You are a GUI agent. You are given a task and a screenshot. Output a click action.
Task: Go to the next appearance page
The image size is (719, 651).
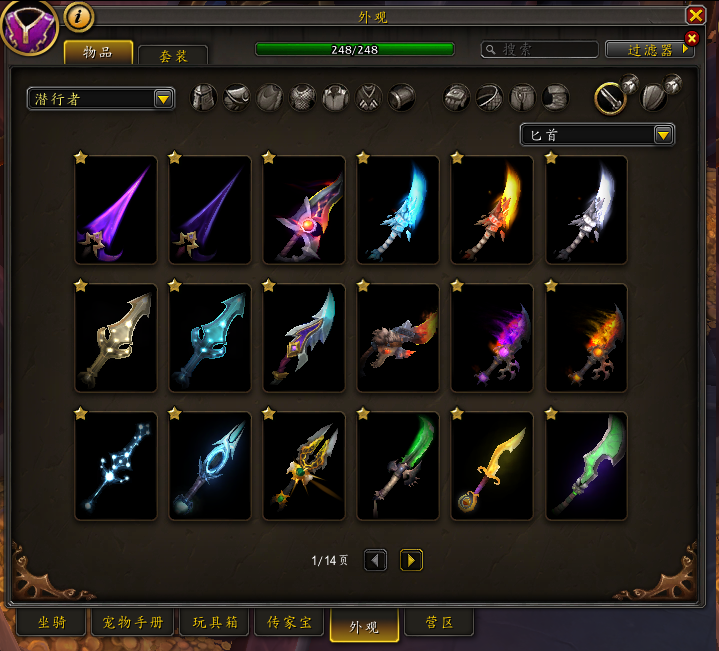click(x=411, y=560)
